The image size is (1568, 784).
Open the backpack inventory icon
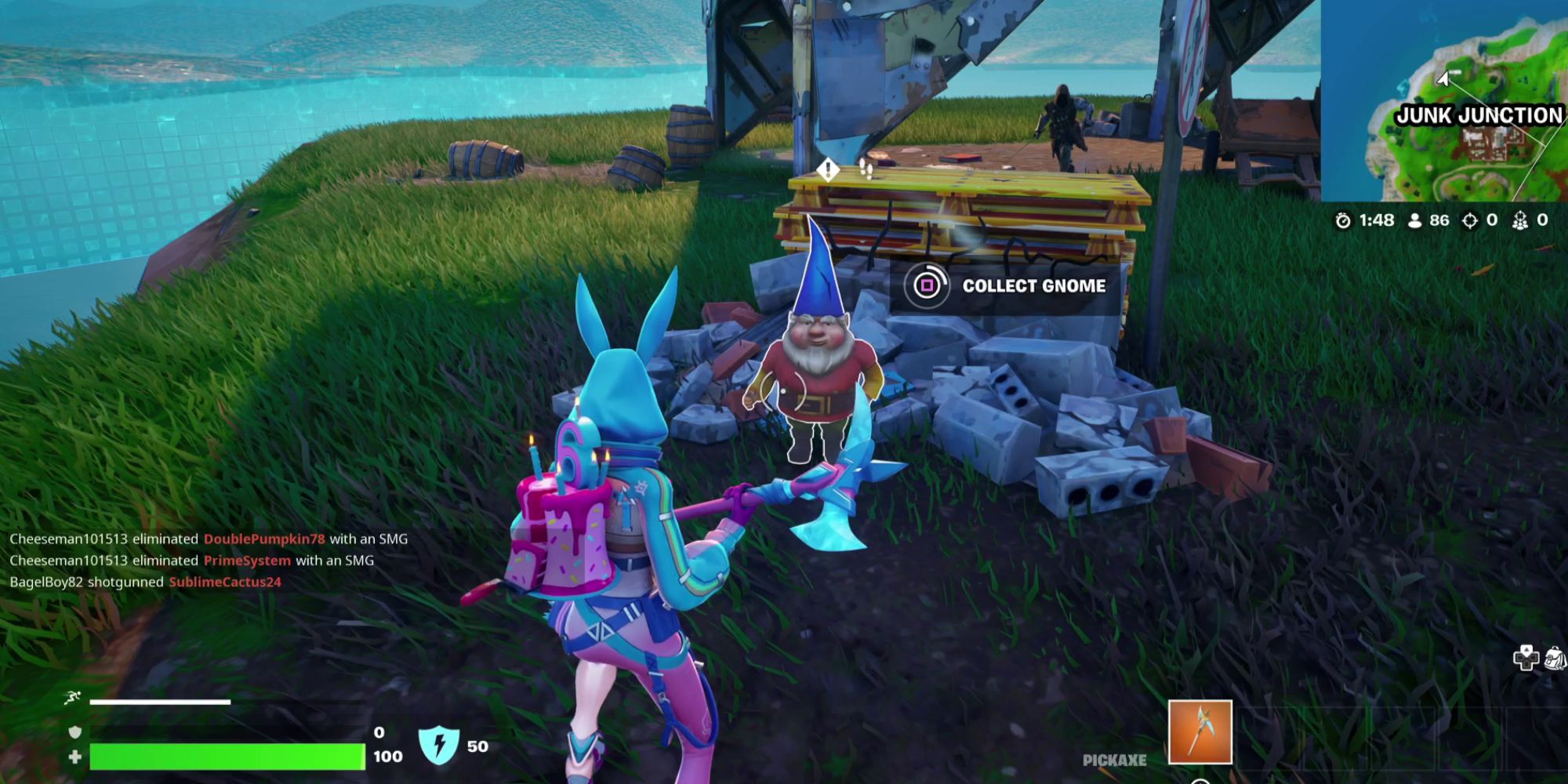point(1554,659)
